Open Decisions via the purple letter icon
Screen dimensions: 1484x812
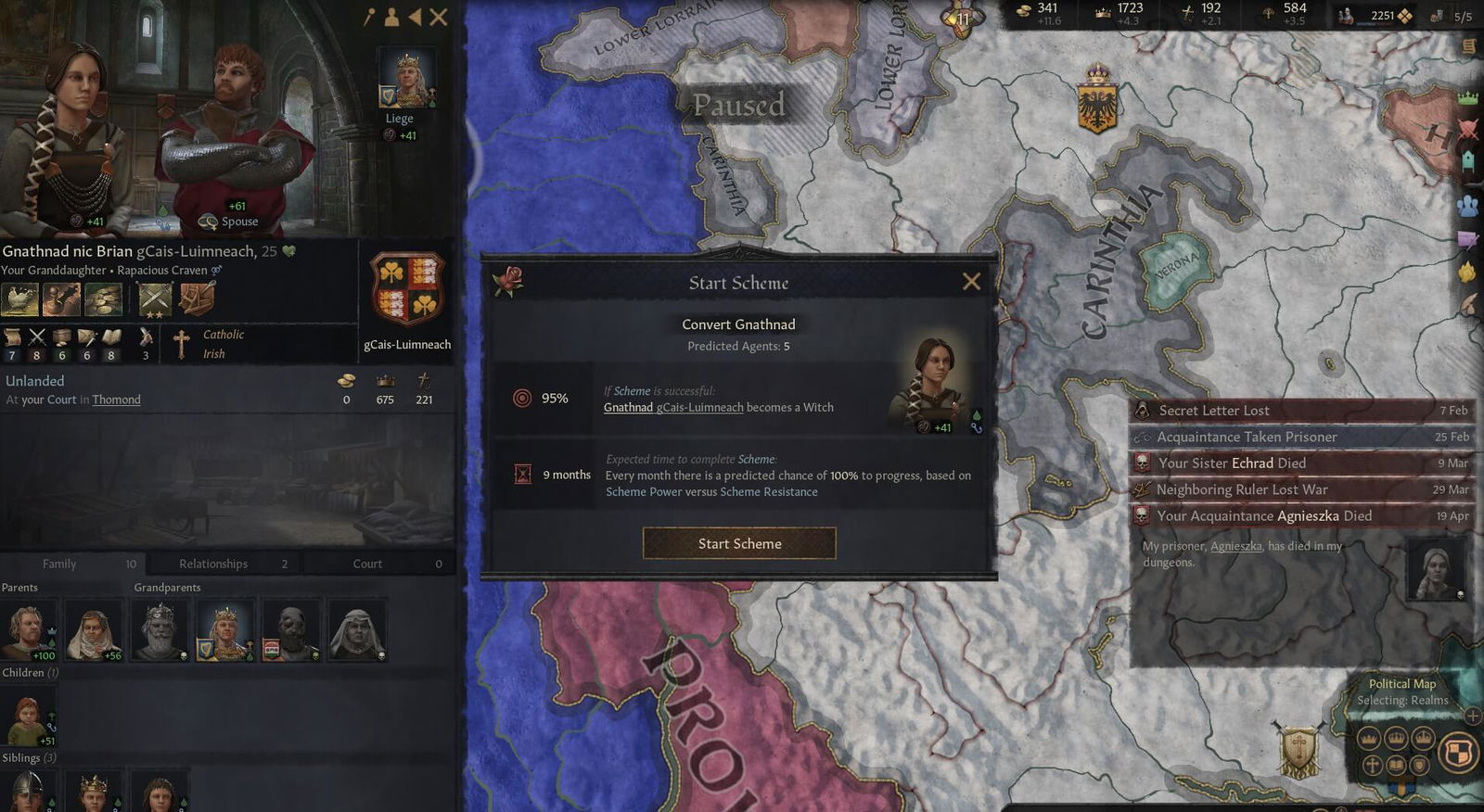[x=1466, y=238]
